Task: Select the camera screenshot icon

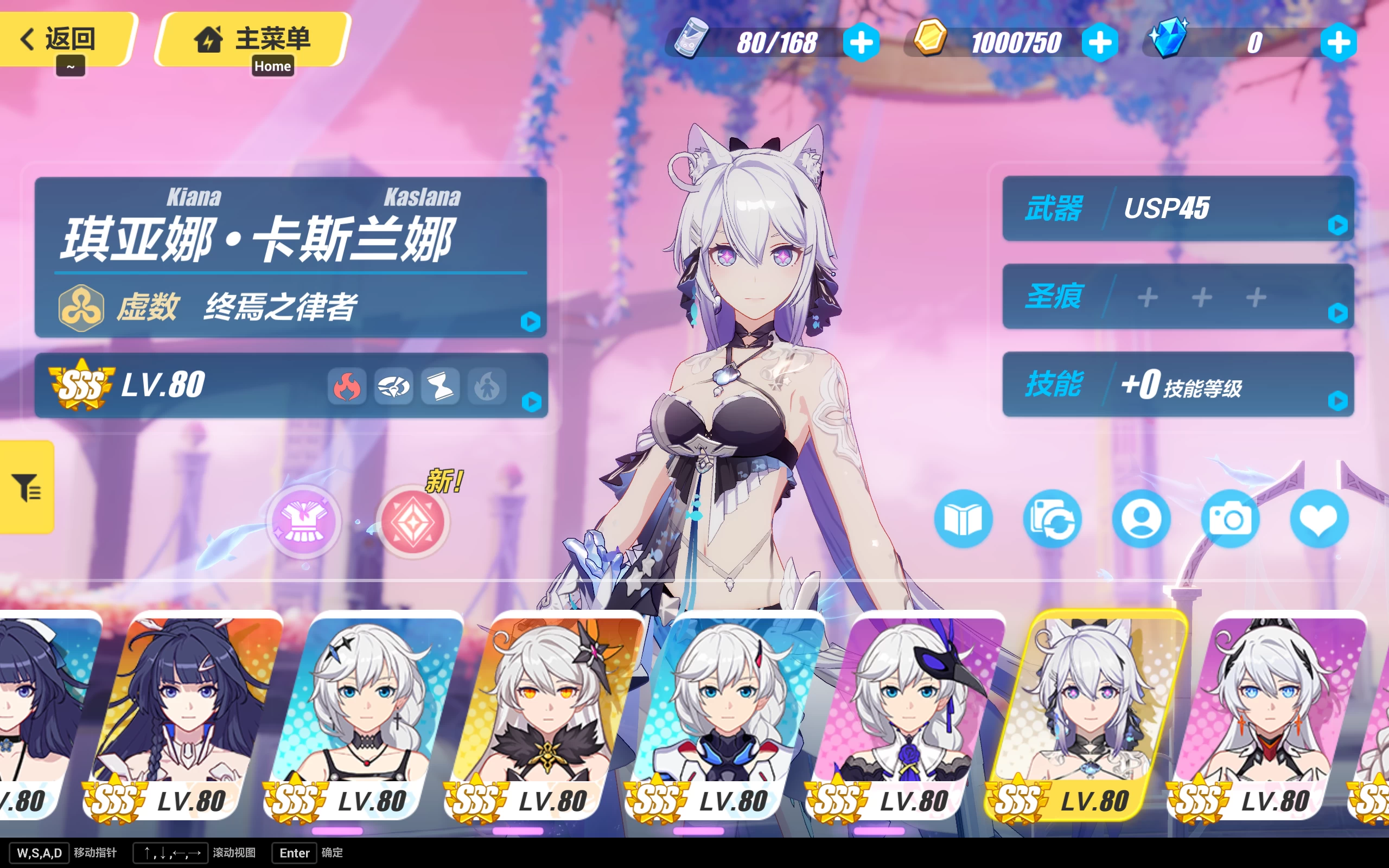Action: (x=1231, y=519)
